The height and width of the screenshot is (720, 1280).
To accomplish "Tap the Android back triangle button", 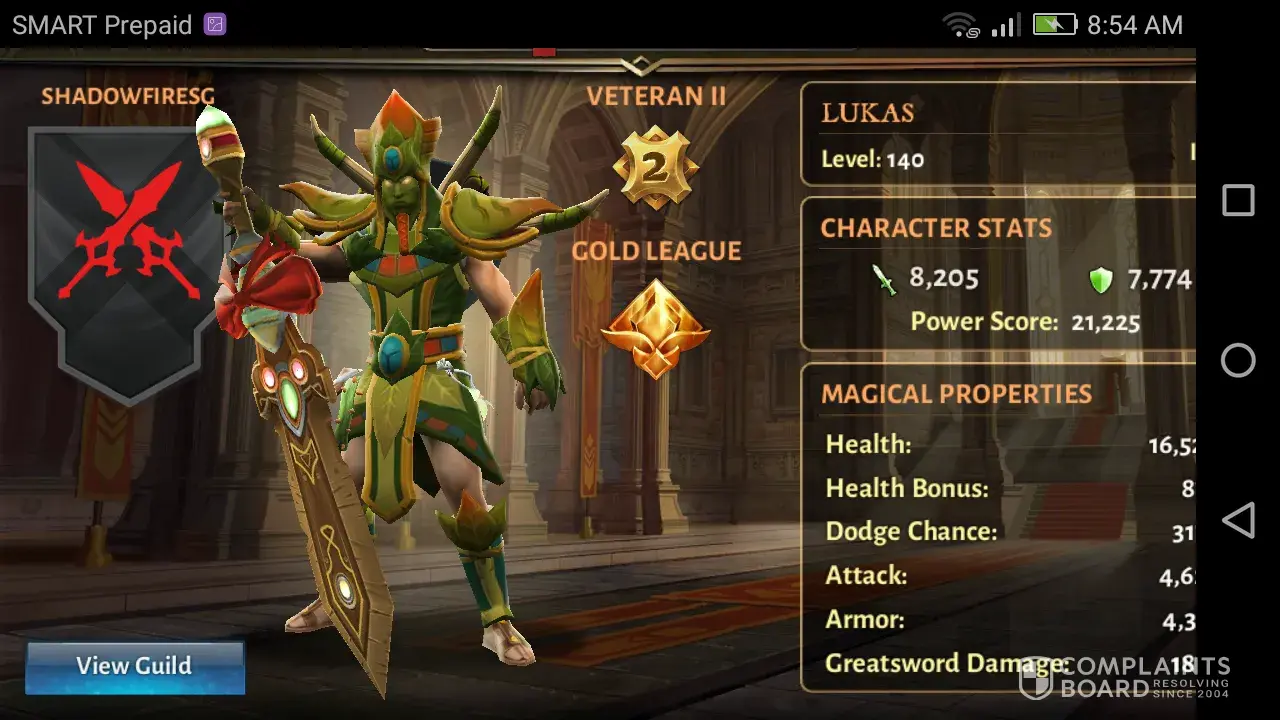I will pos(1238,521).
